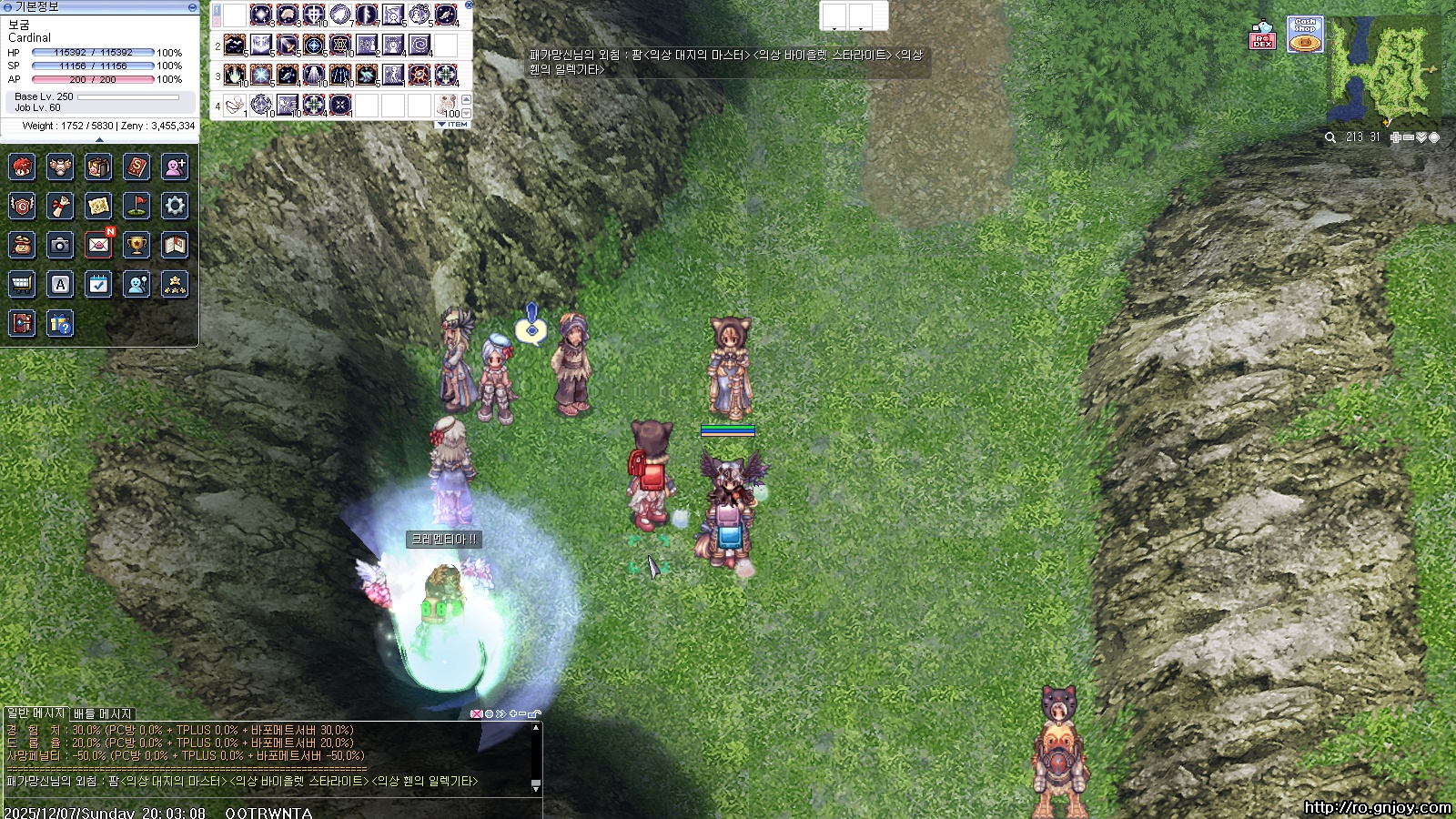This screenshot has width=1456, height=819.
Task: Open the shopping cart icon
Action: tap(22, 285)
